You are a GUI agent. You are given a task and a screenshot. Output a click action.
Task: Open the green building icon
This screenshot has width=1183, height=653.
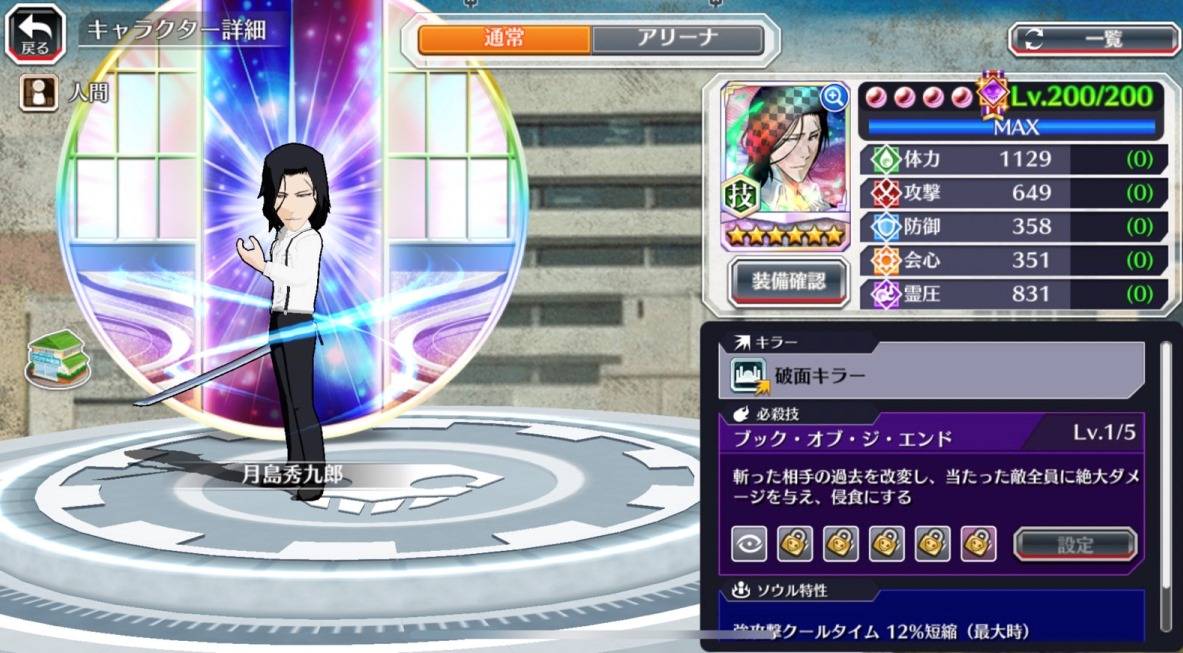(x=57, y=357)
